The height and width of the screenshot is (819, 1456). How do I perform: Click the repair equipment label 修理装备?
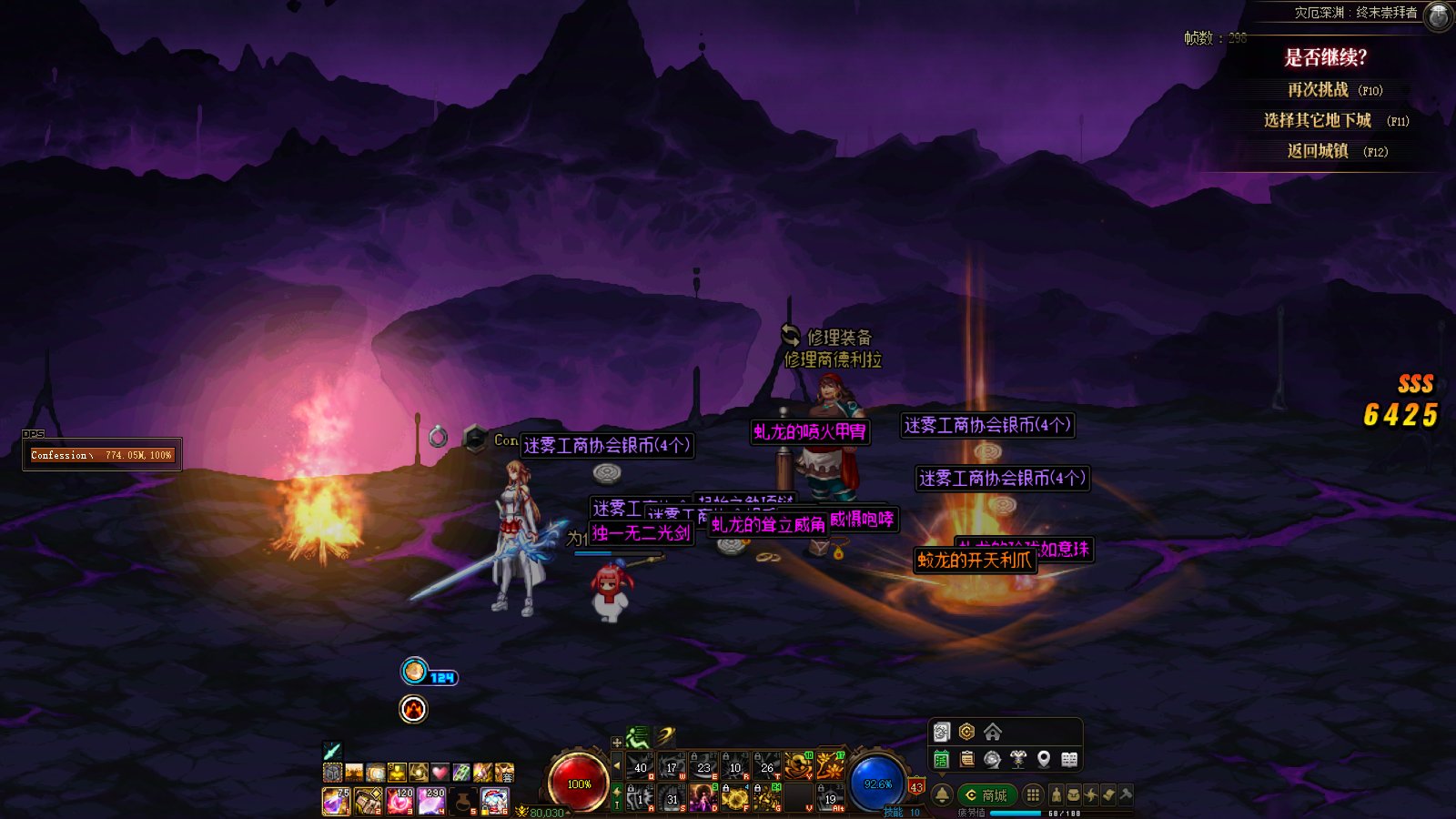click(x=838, y=338)
